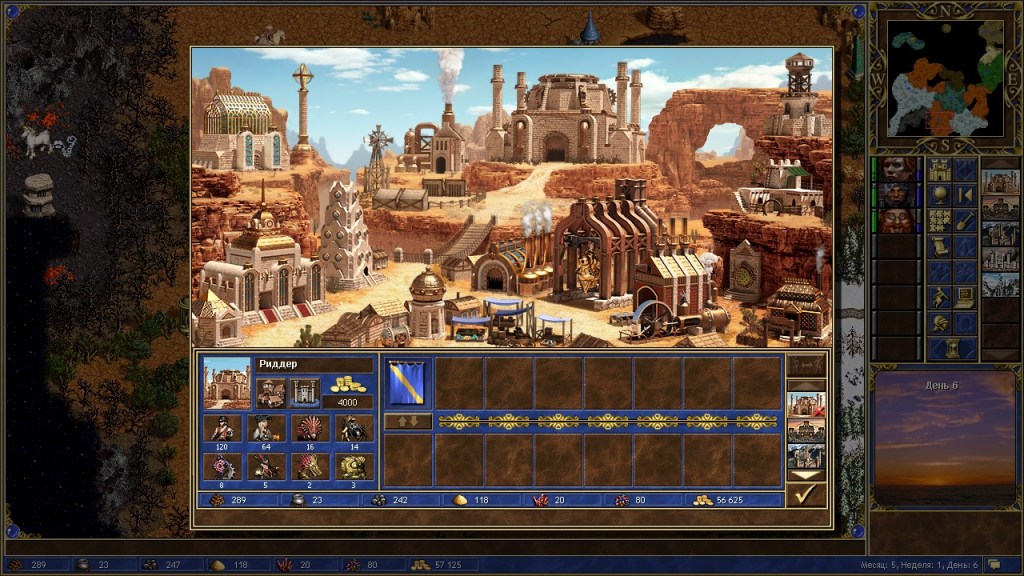The width and height of the screenshot is (1024, 576).
Task: Click the blue garrison flag slot
Action: (407, 383)
